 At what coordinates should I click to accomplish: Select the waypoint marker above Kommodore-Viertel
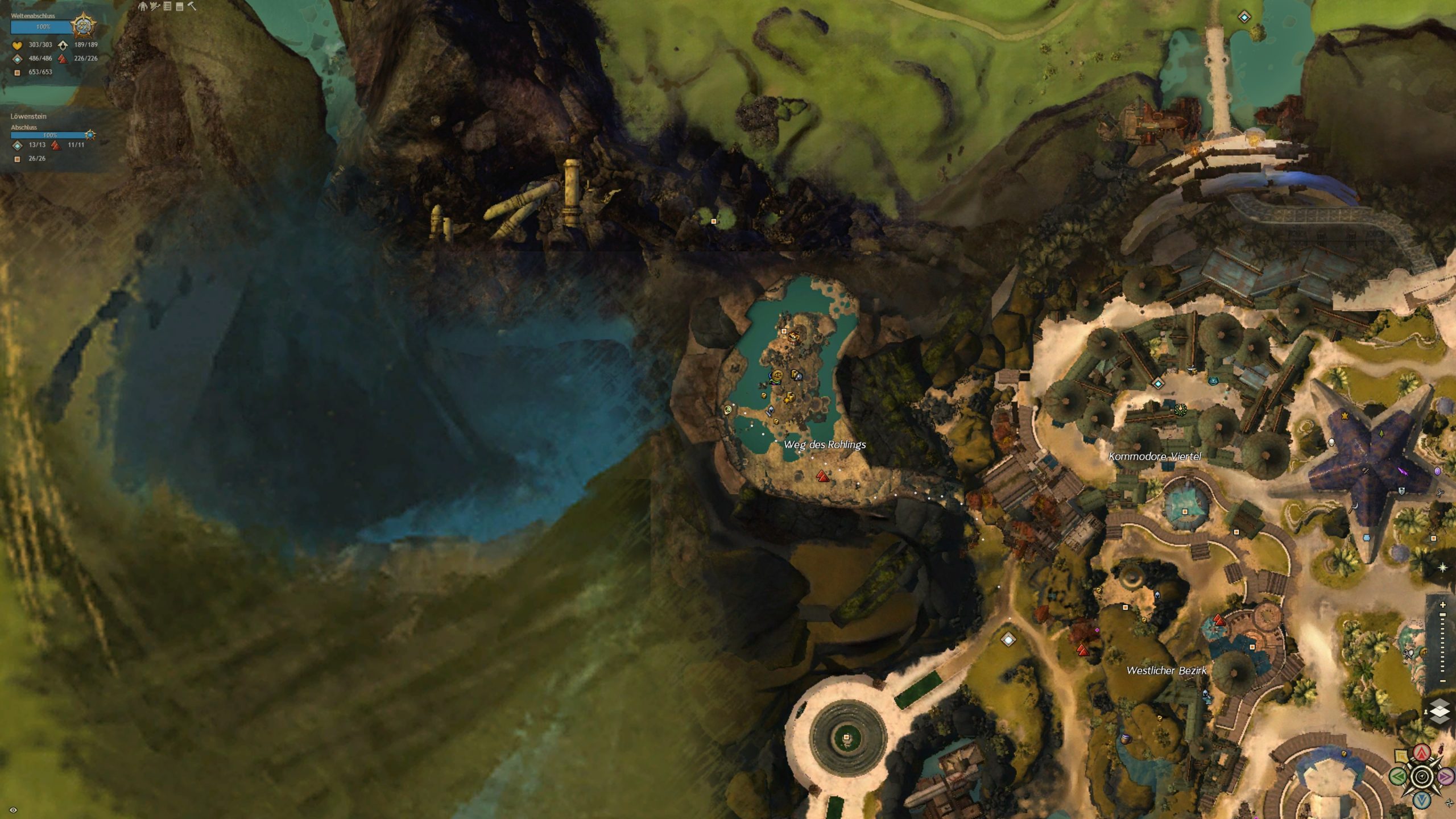coord(1158,384)
